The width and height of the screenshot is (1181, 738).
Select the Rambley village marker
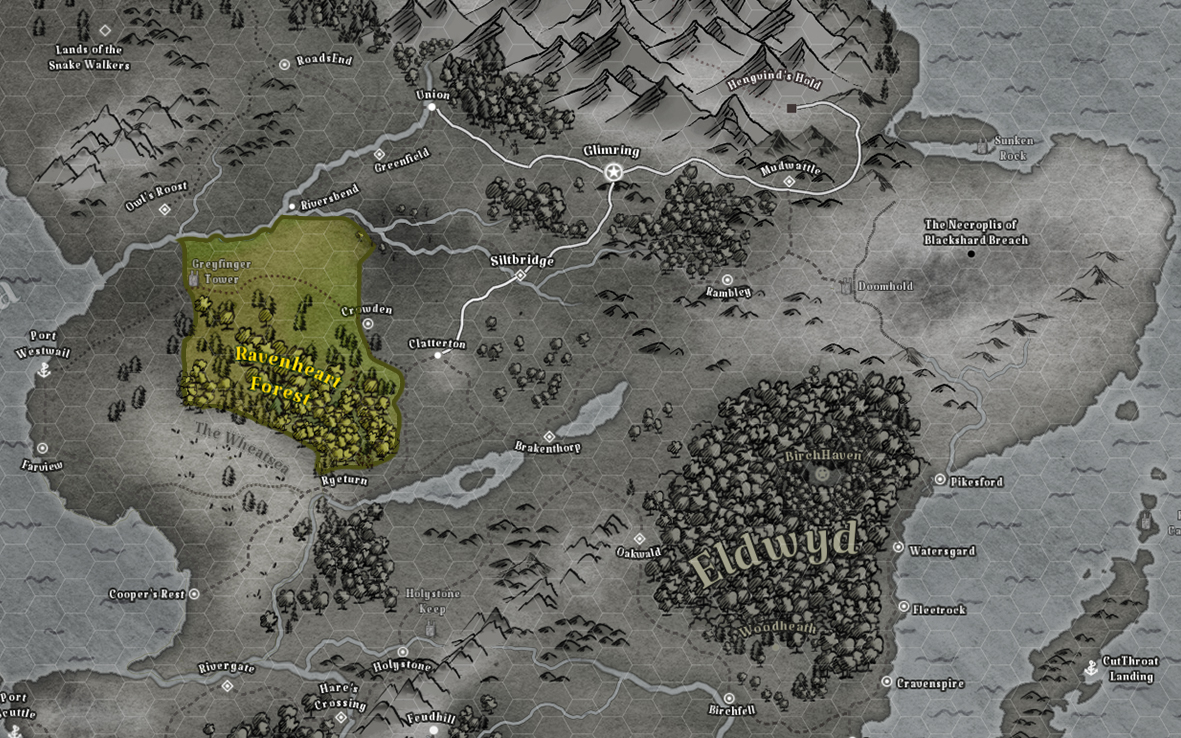[x=727, y=280]
